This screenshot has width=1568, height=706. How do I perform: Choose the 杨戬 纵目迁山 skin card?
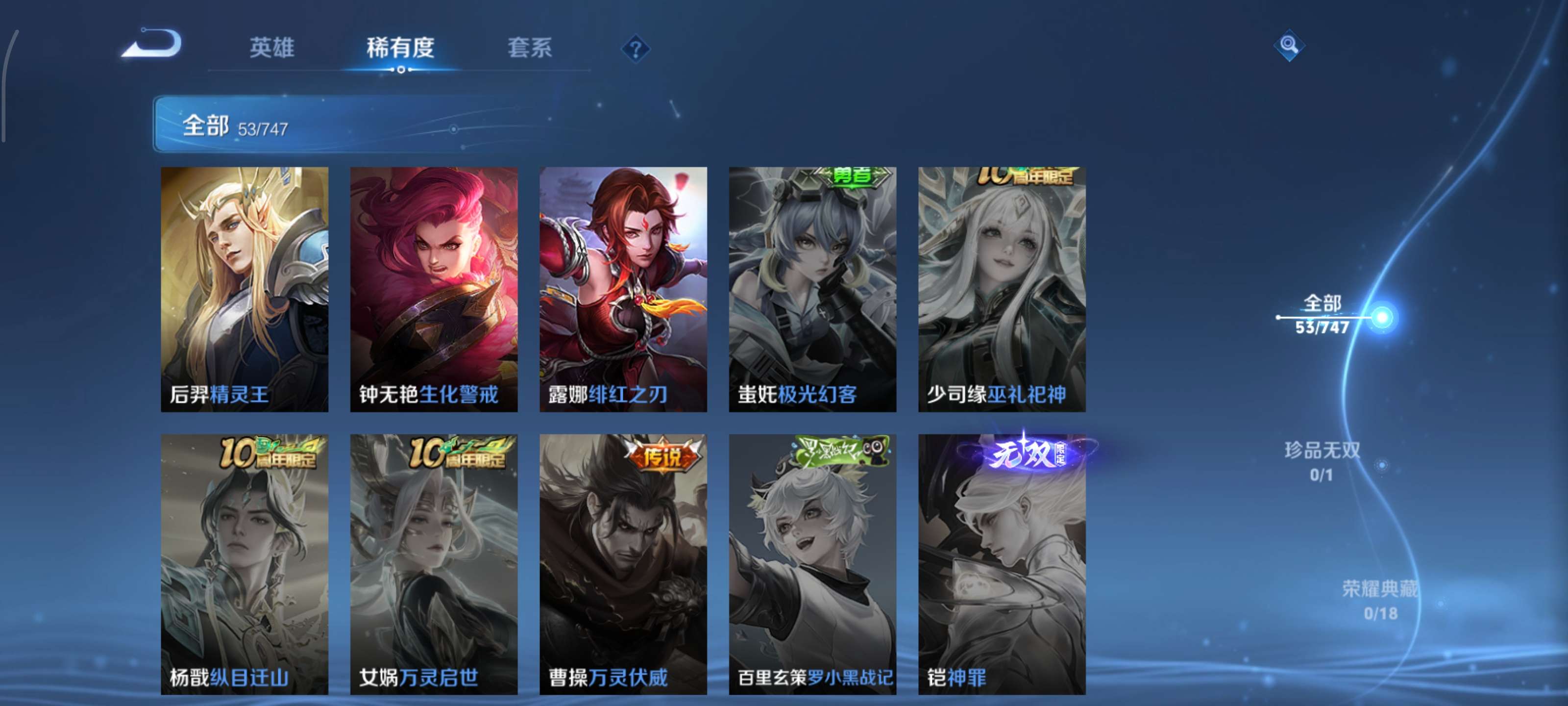[x=244, y=563]
